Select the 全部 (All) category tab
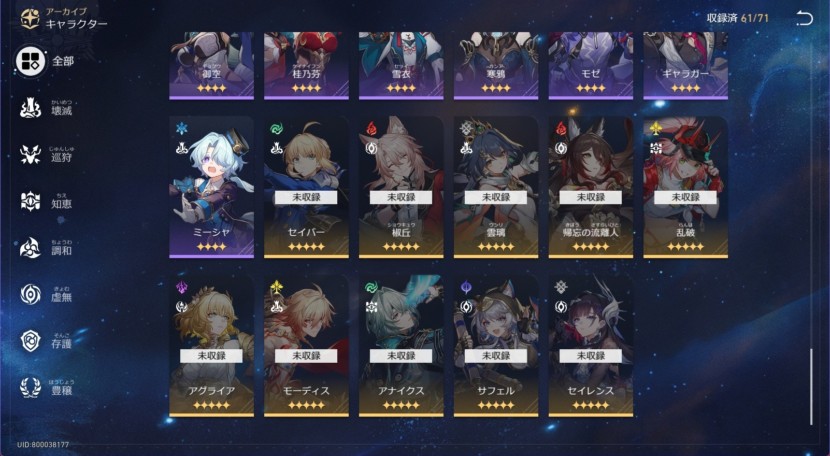Image resolution: width=830 pixels, height=456 pixels. pyautogui.click(x=46, y=61)
